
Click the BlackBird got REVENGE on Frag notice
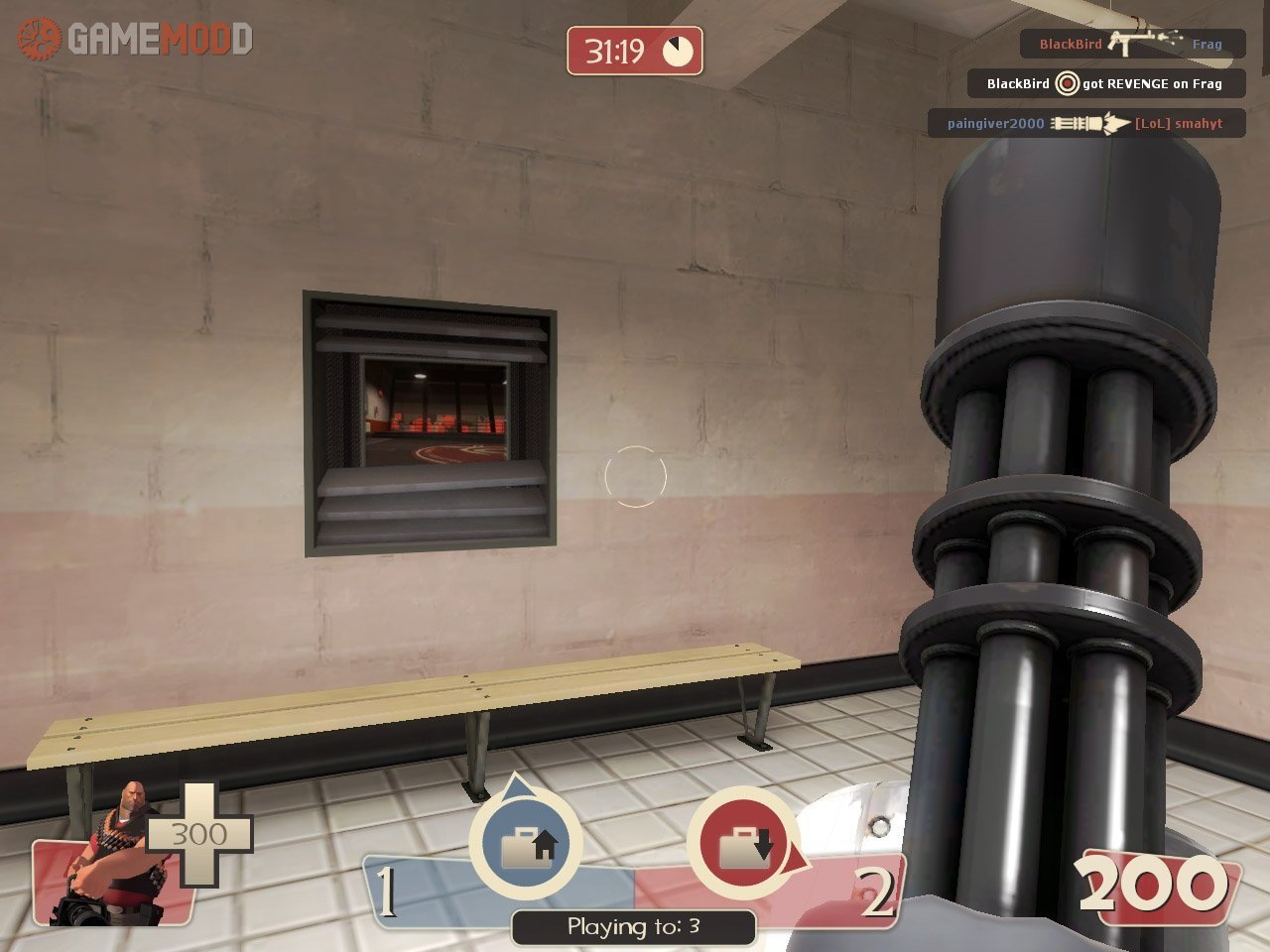click(x=1105, y=84)
